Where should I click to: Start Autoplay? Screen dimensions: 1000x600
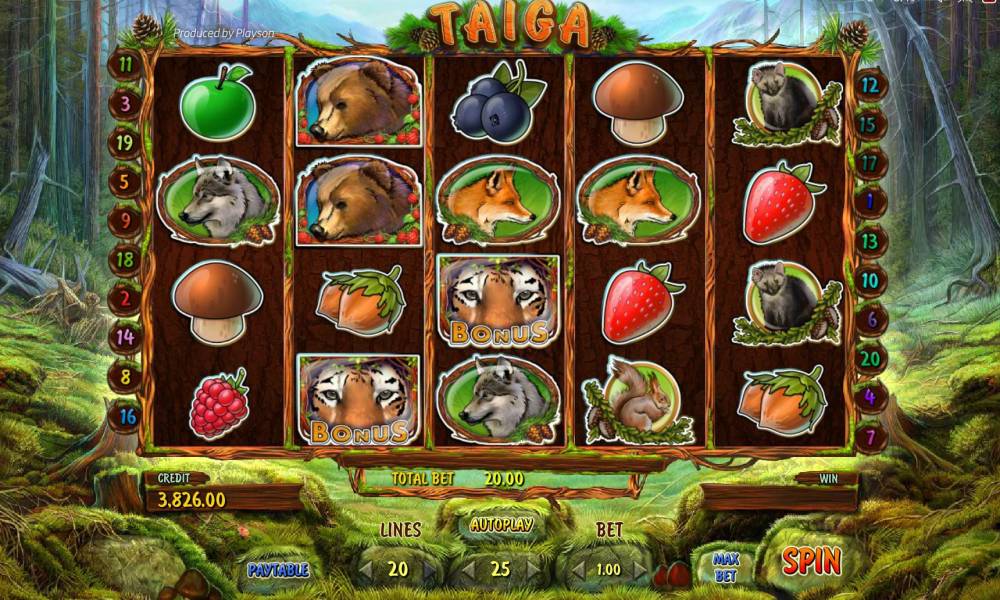pos(501,524)
